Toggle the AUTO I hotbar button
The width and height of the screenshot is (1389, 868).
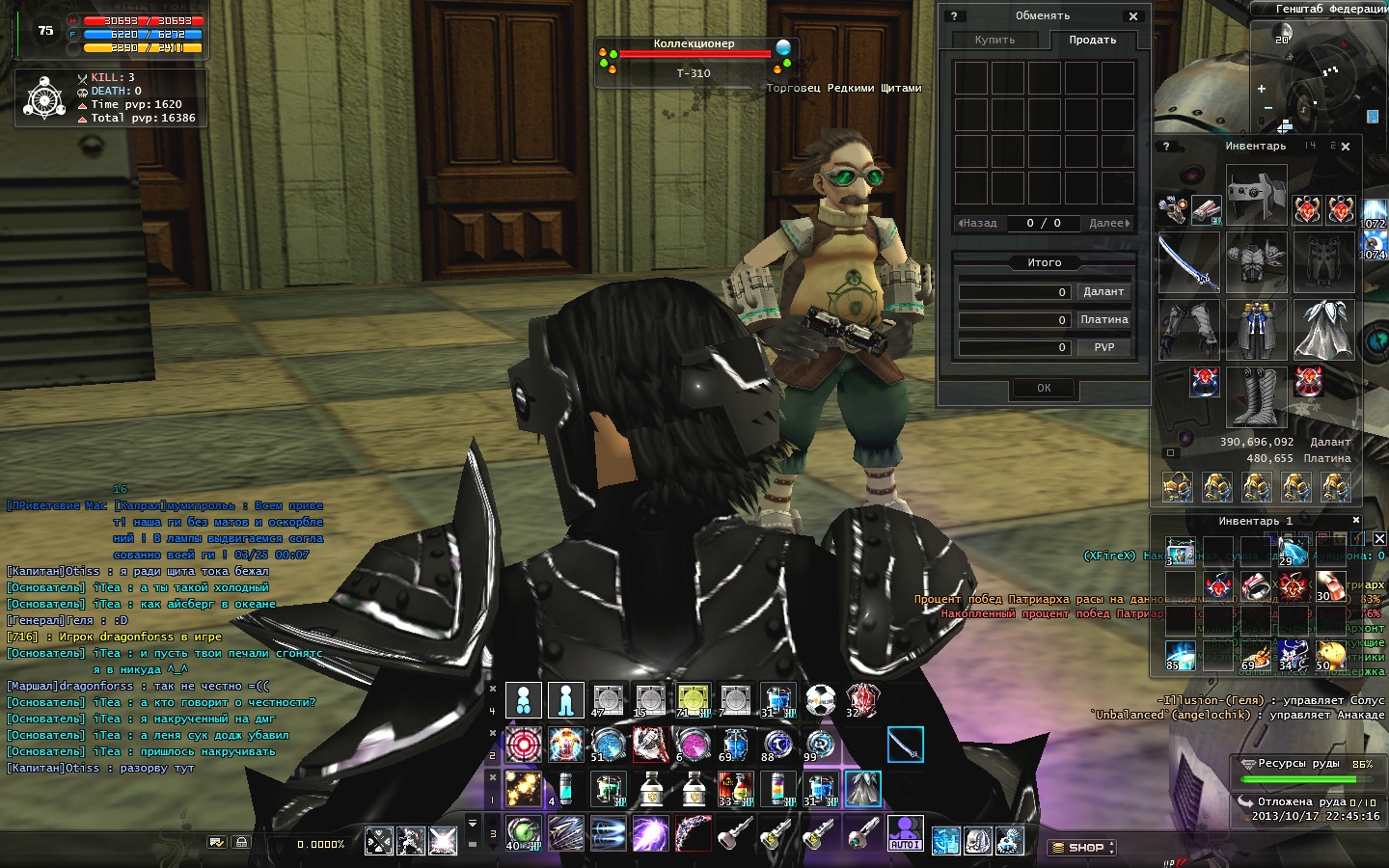tap(905, 833)
